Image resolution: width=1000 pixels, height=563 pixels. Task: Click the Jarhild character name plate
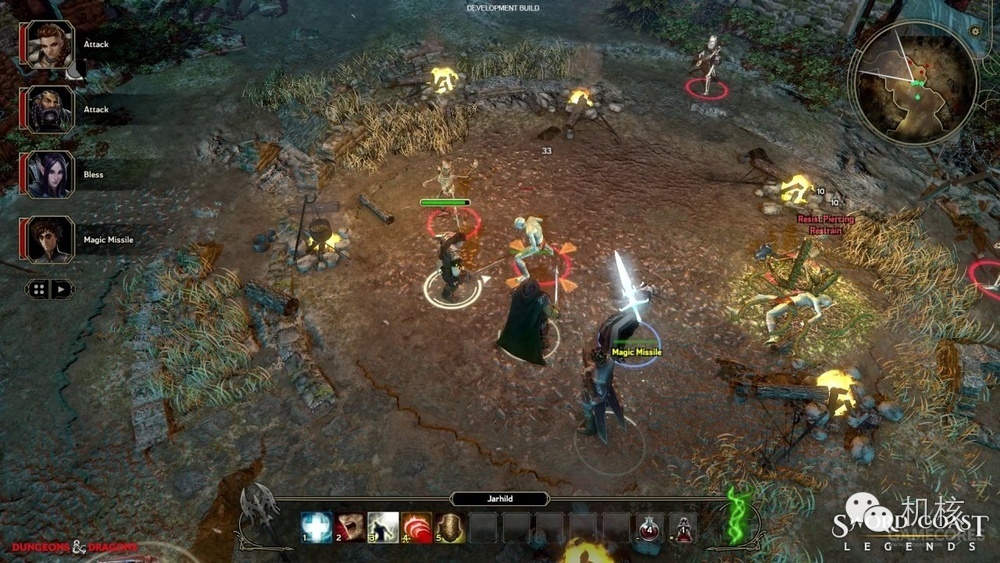coord(499,498)
